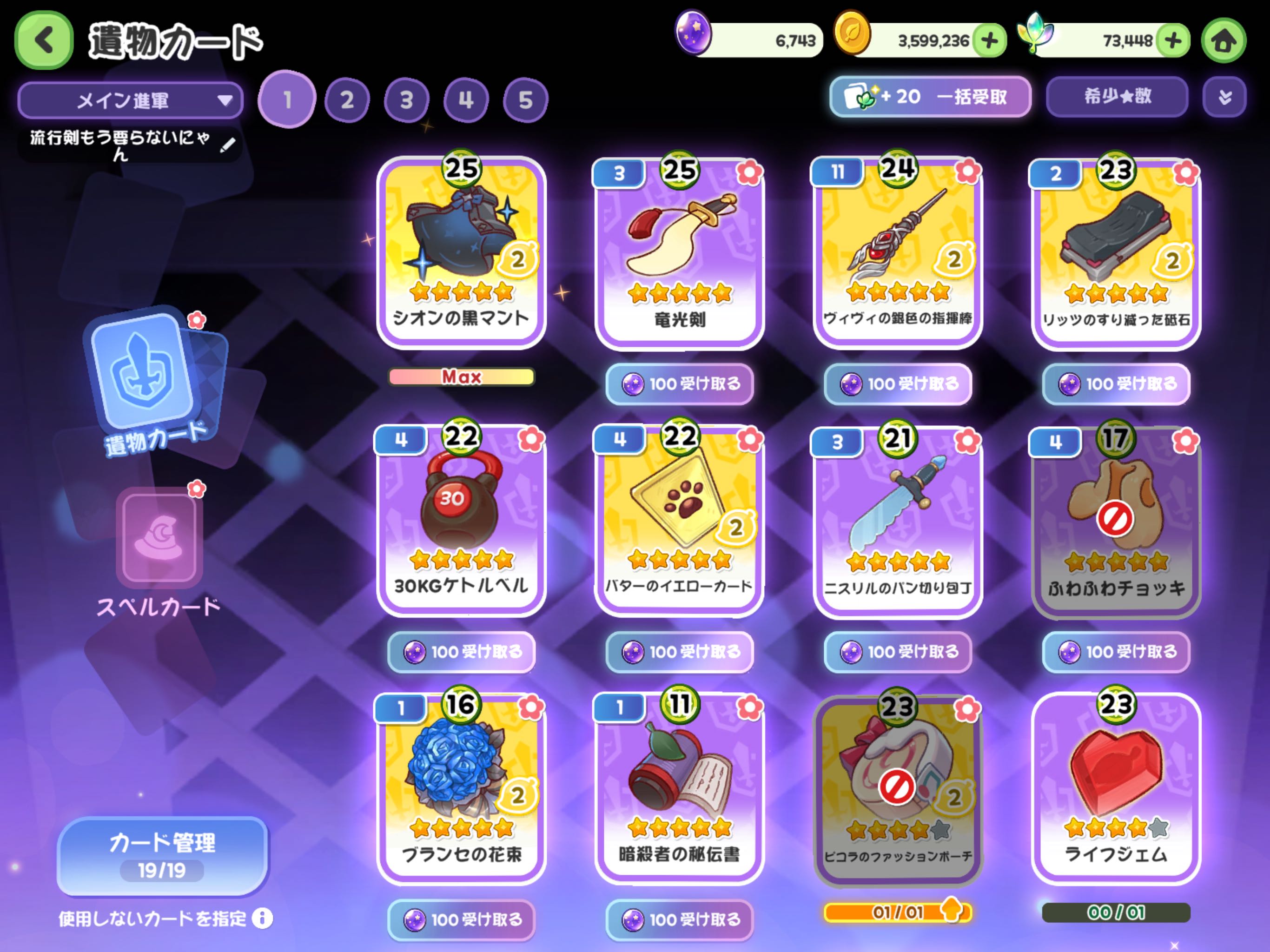Go back with the green arrow button
Image resolution: width=1270 pixels, height=952 pixels.
[x=44, y=40]
